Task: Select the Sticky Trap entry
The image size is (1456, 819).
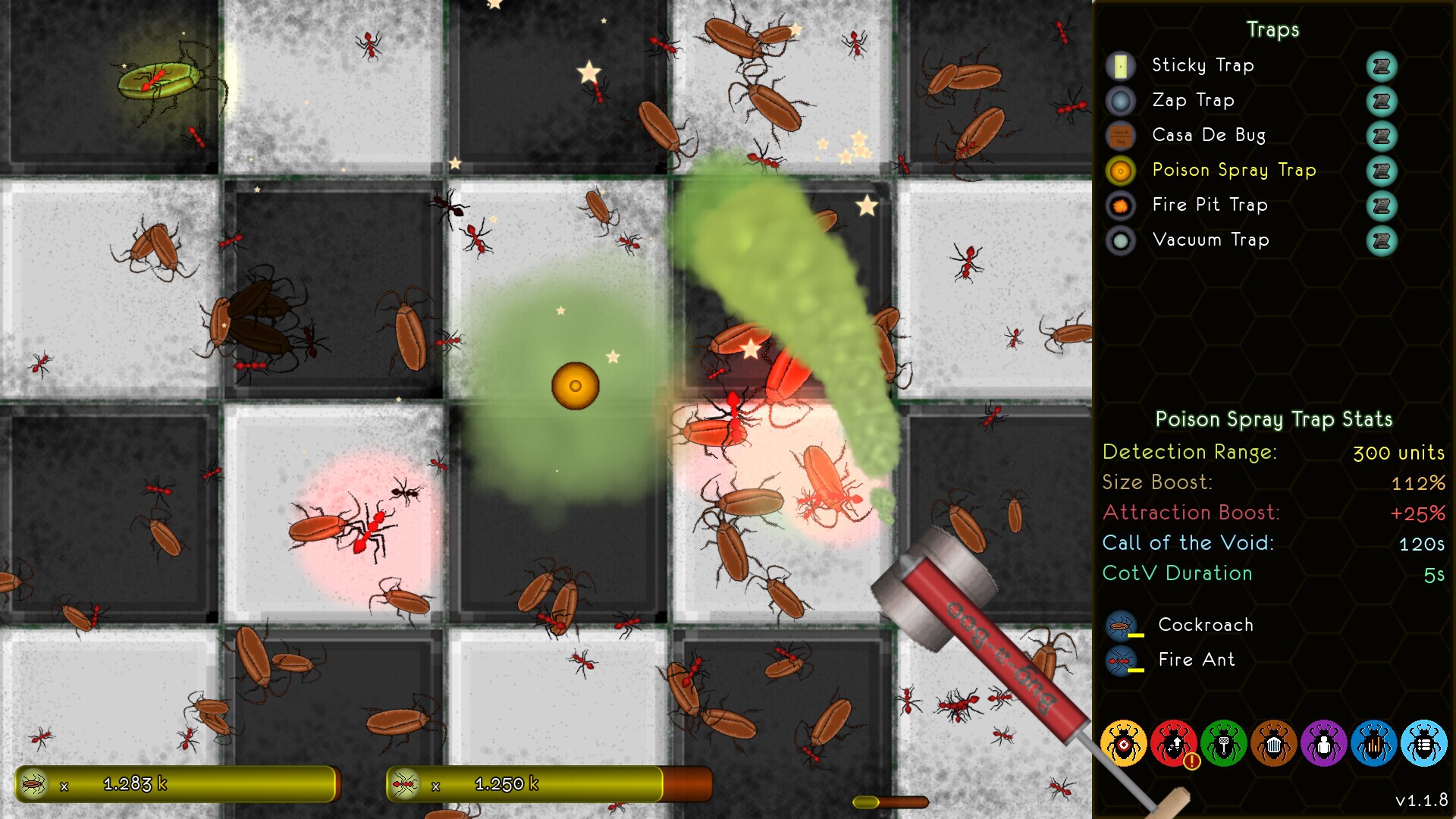Action: tap(1202, 66)
